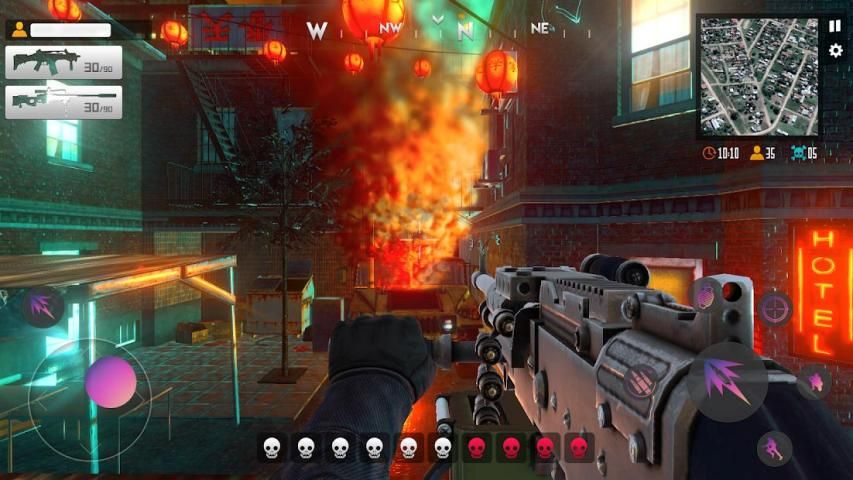Throw a grenade
Viewport: 853px width, 480px height.
[x=706, y=293]
